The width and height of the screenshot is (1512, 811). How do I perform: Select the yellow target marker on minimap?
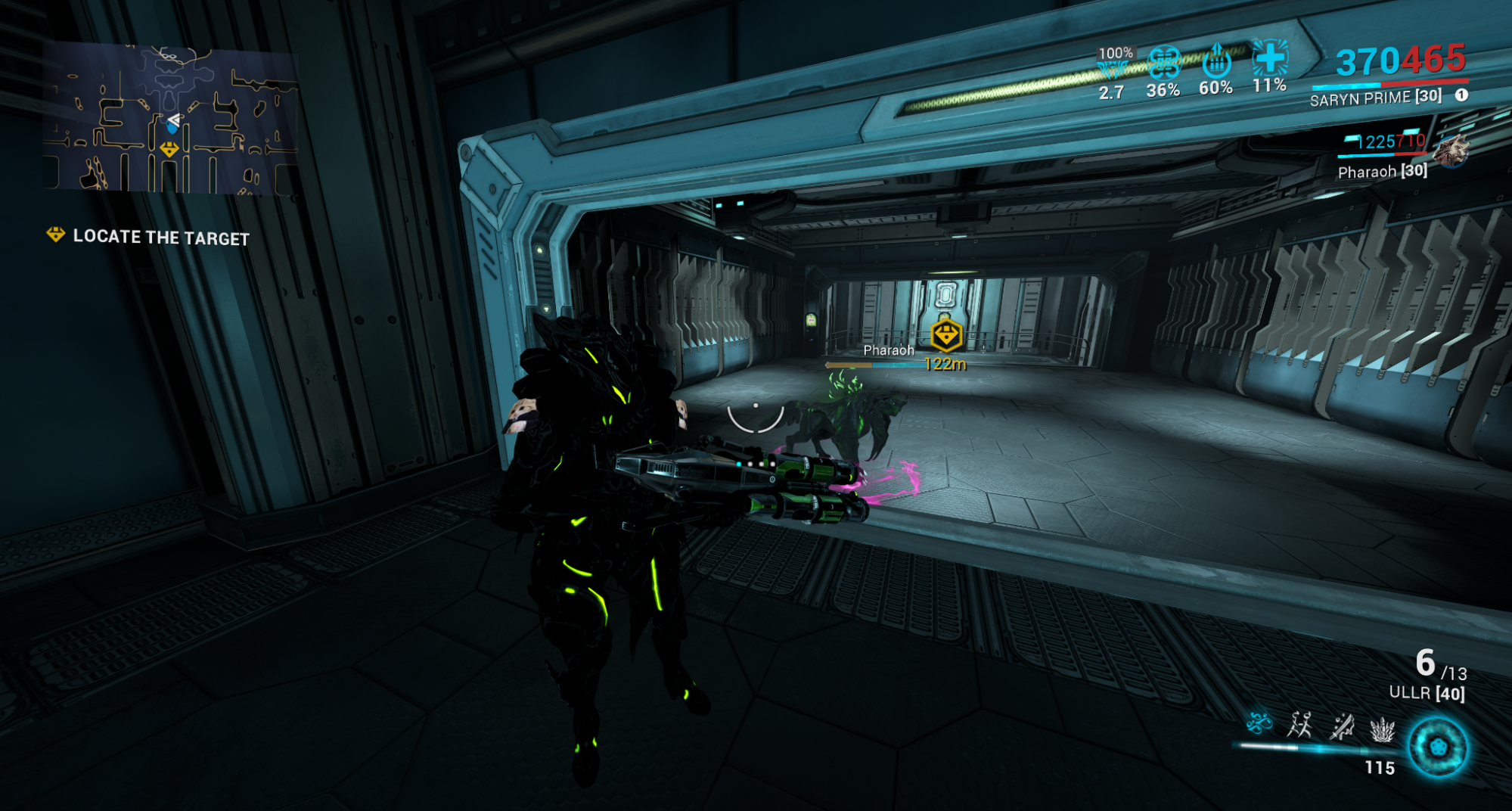pyautogui.click(x=169, y=150)
